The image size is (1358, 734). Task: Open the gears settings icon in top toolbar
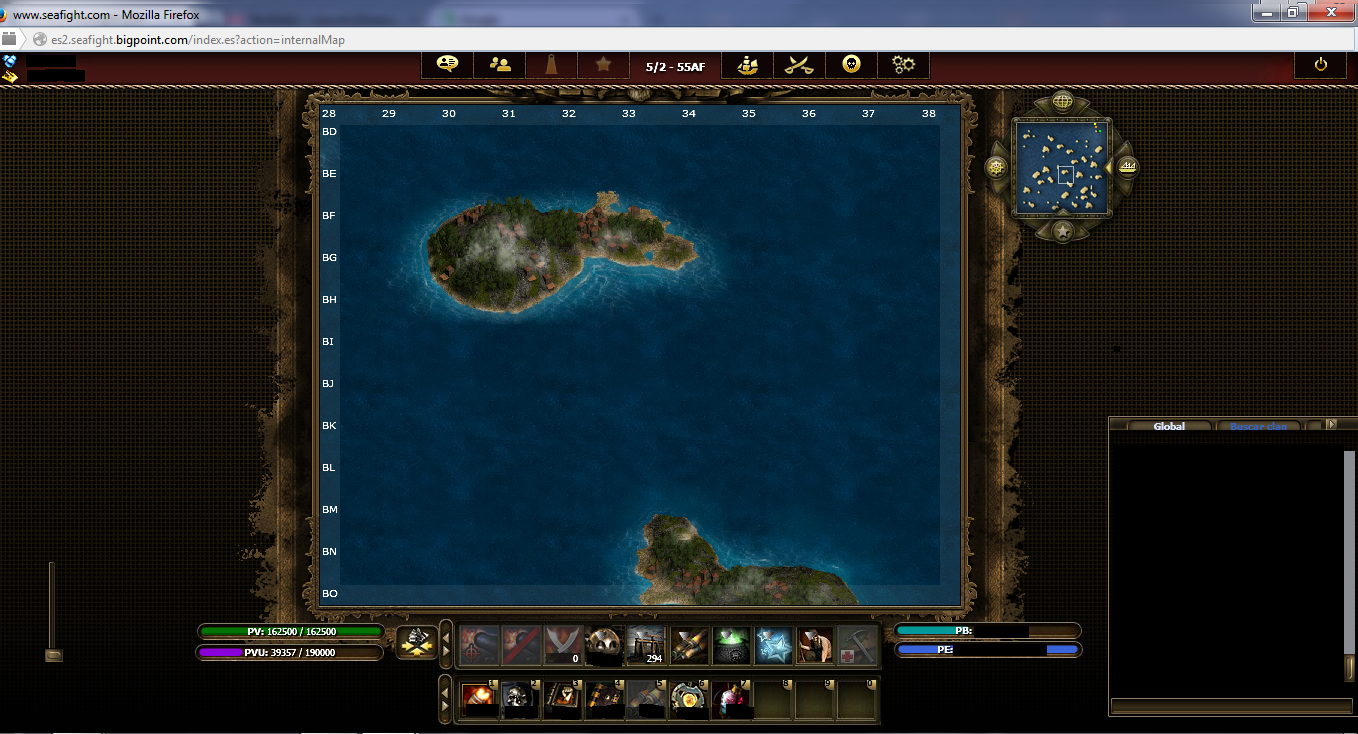click(x=903, y=64)
